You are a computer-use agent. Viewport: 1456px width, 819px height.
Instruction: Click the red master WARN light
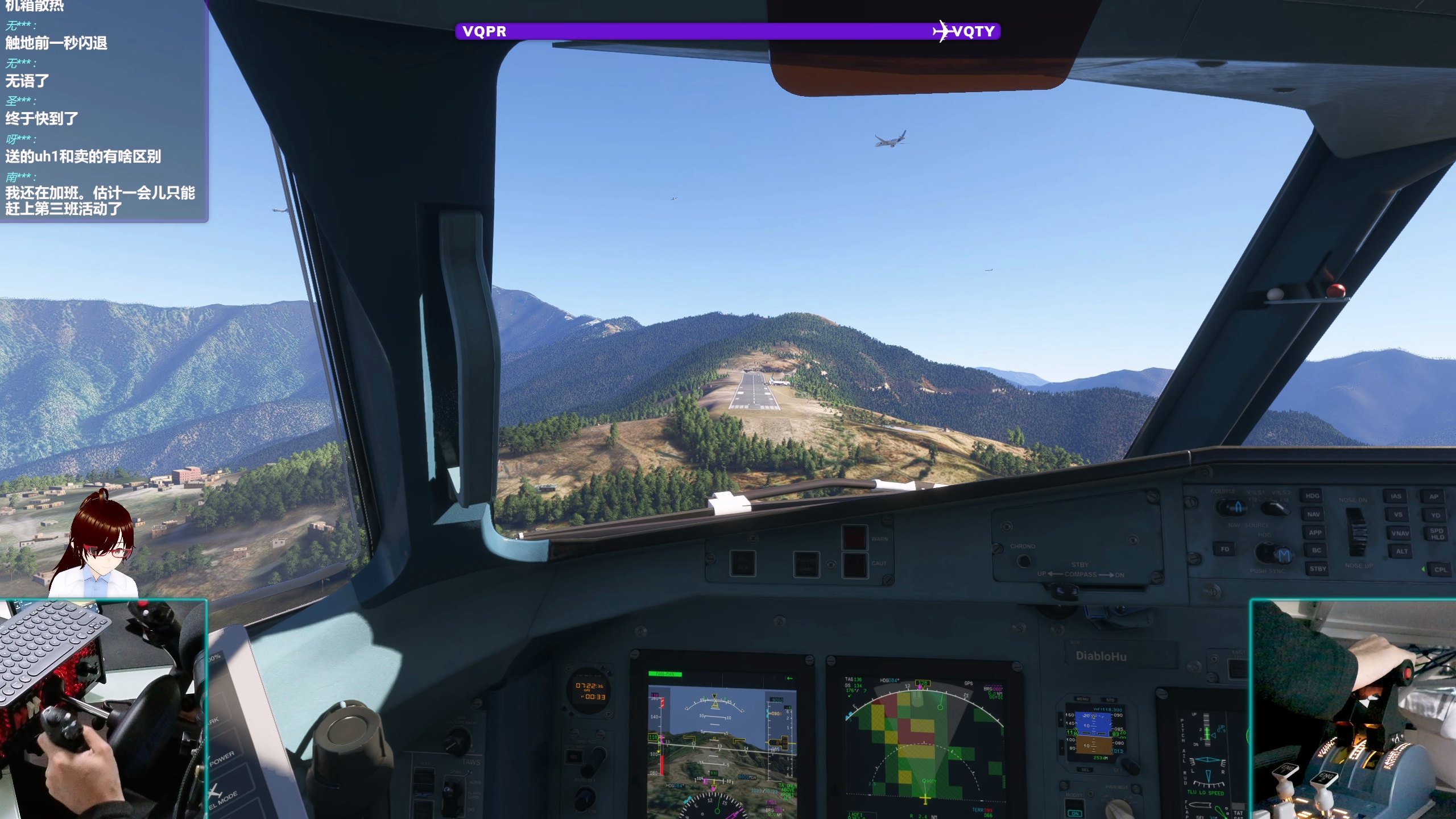click(x=854, y=537)
